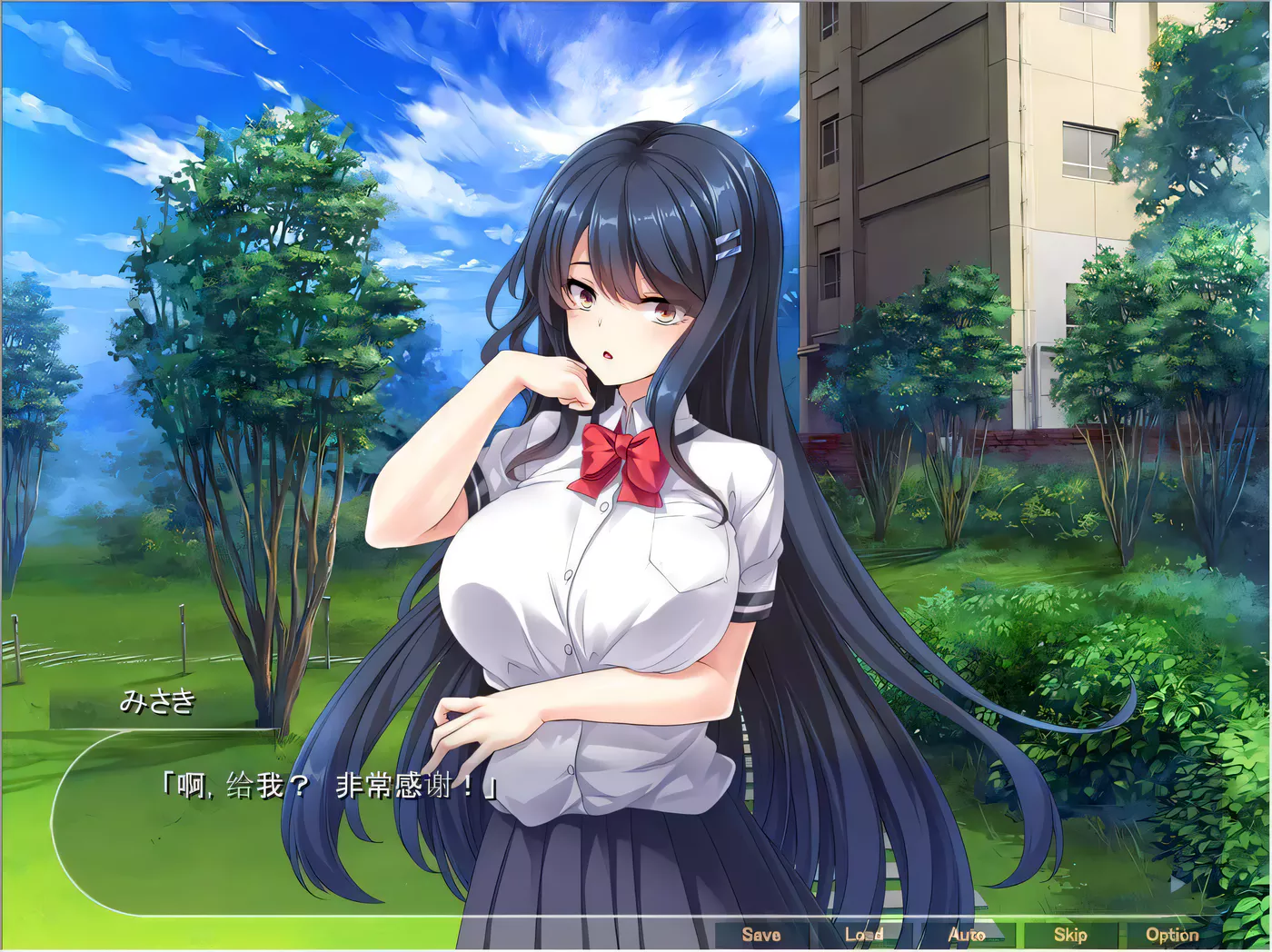This screenshot has width=1272, height=952.
Task: Turn on Skip mode to fast-forward text
Action: [1070, 934]
